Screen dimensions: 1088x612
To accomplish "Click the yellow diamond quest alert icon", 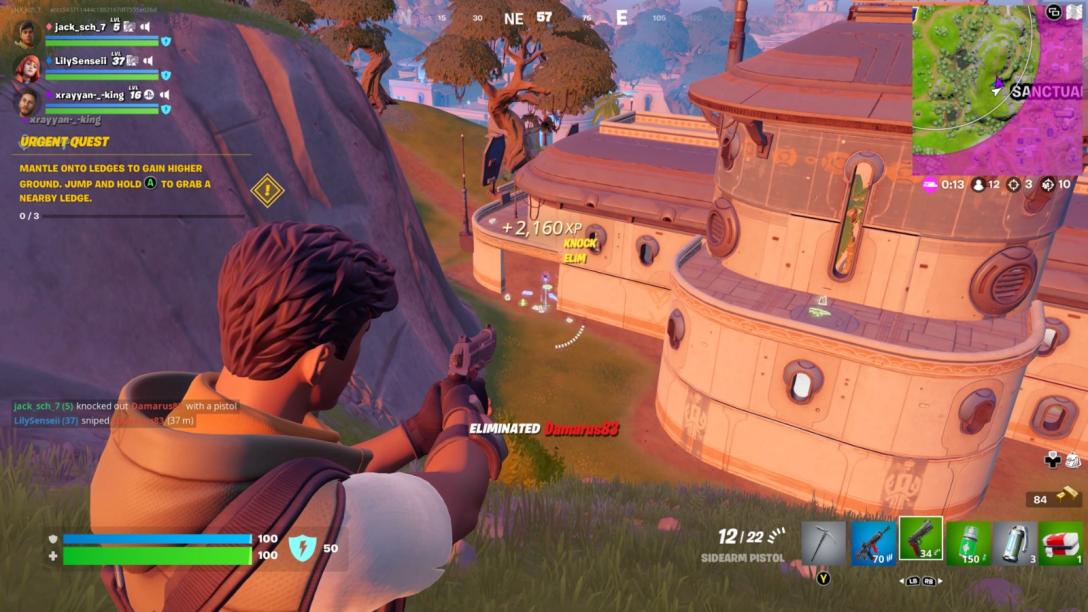I will [x=267, y=190].
